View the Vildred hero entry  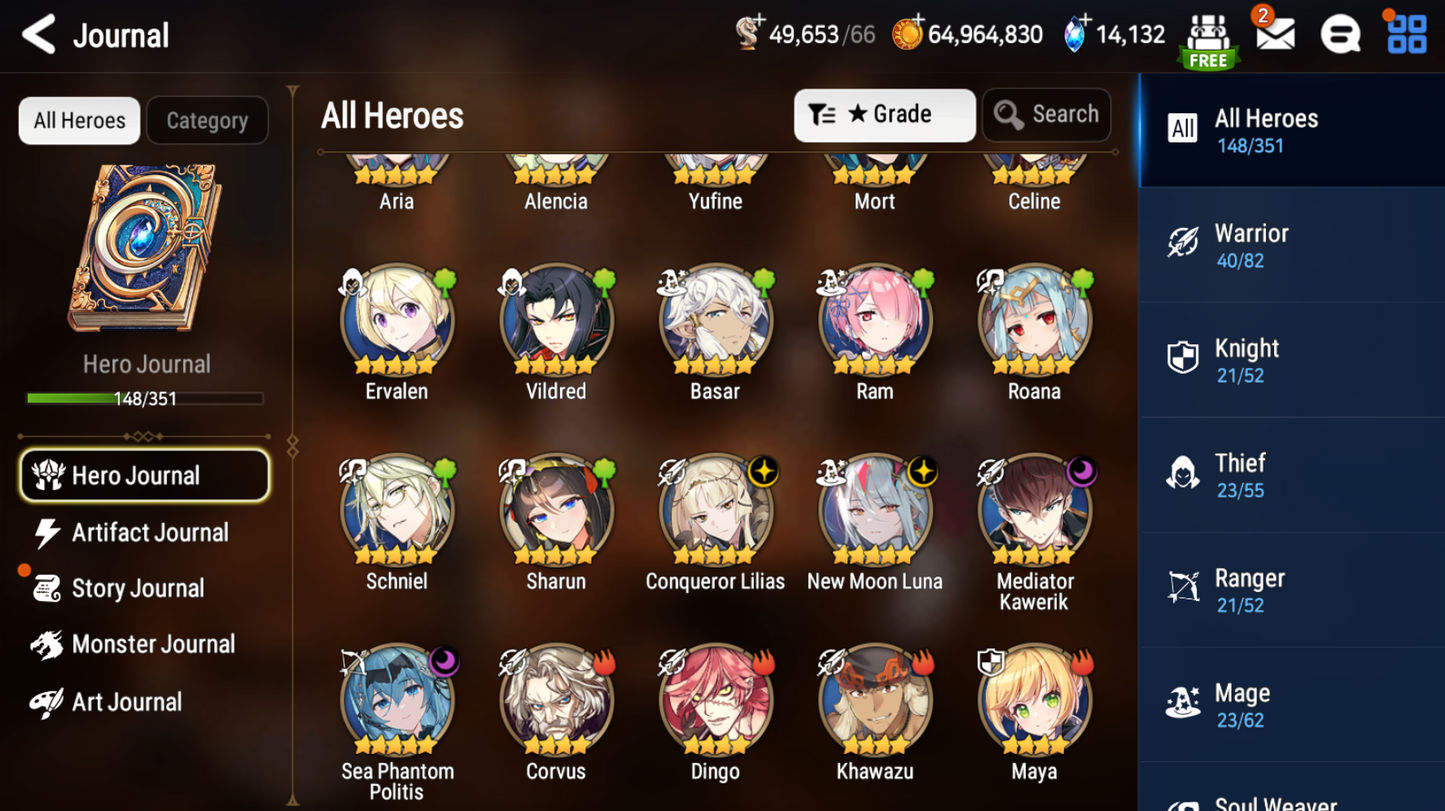[556, 321]
